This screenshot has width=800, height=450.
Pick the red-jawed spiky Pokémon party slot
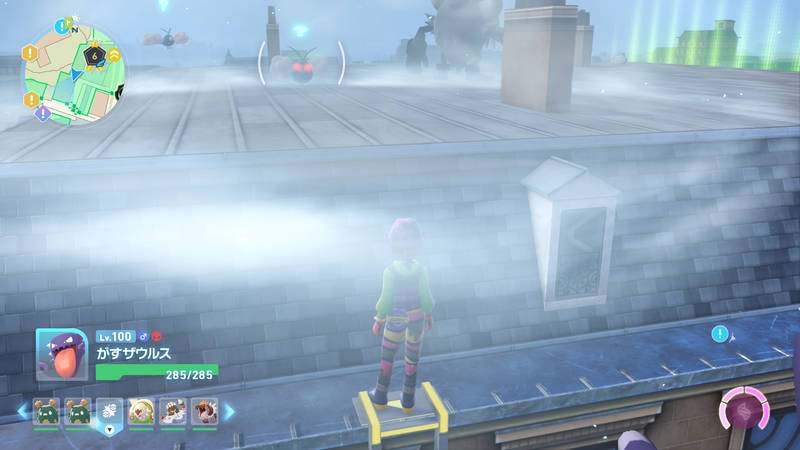[205, 410]
